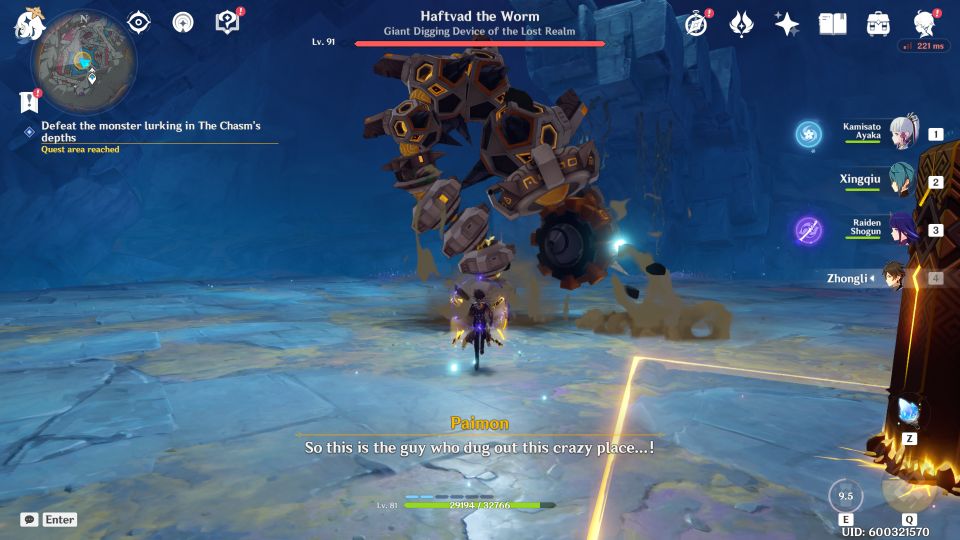Toggle the eye-shaped elemental sight icon

pos(138,22)
